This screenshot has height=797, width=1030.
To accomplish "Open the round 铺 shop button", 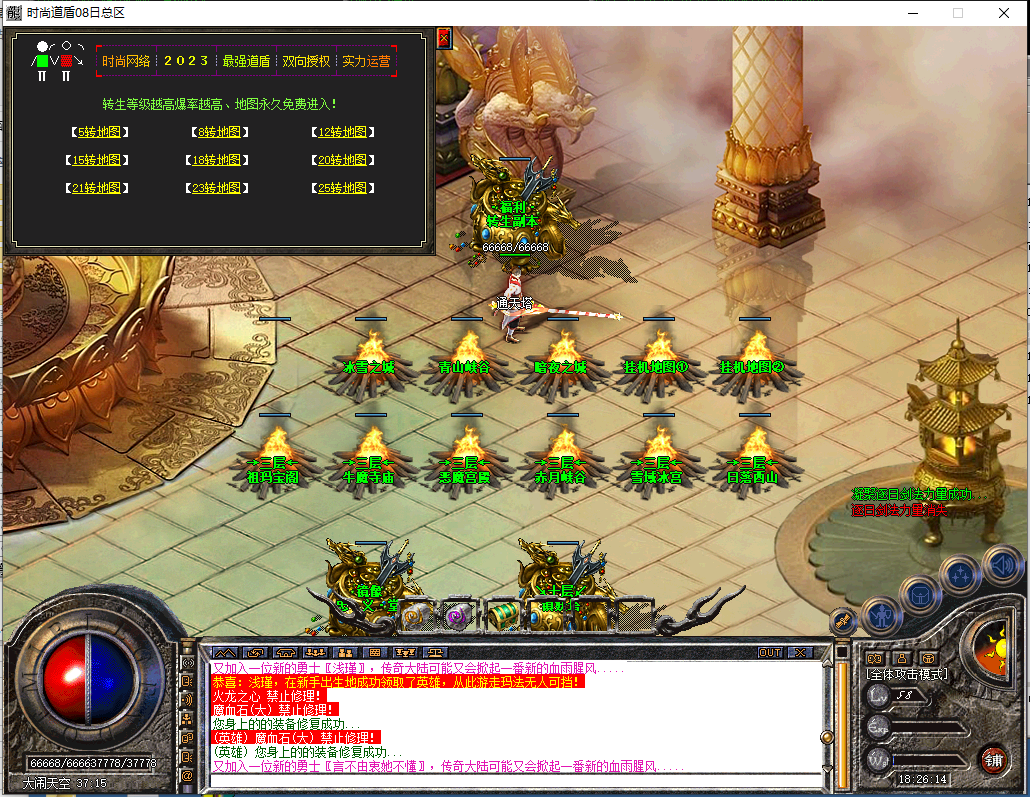I will (x=993, y=759).
